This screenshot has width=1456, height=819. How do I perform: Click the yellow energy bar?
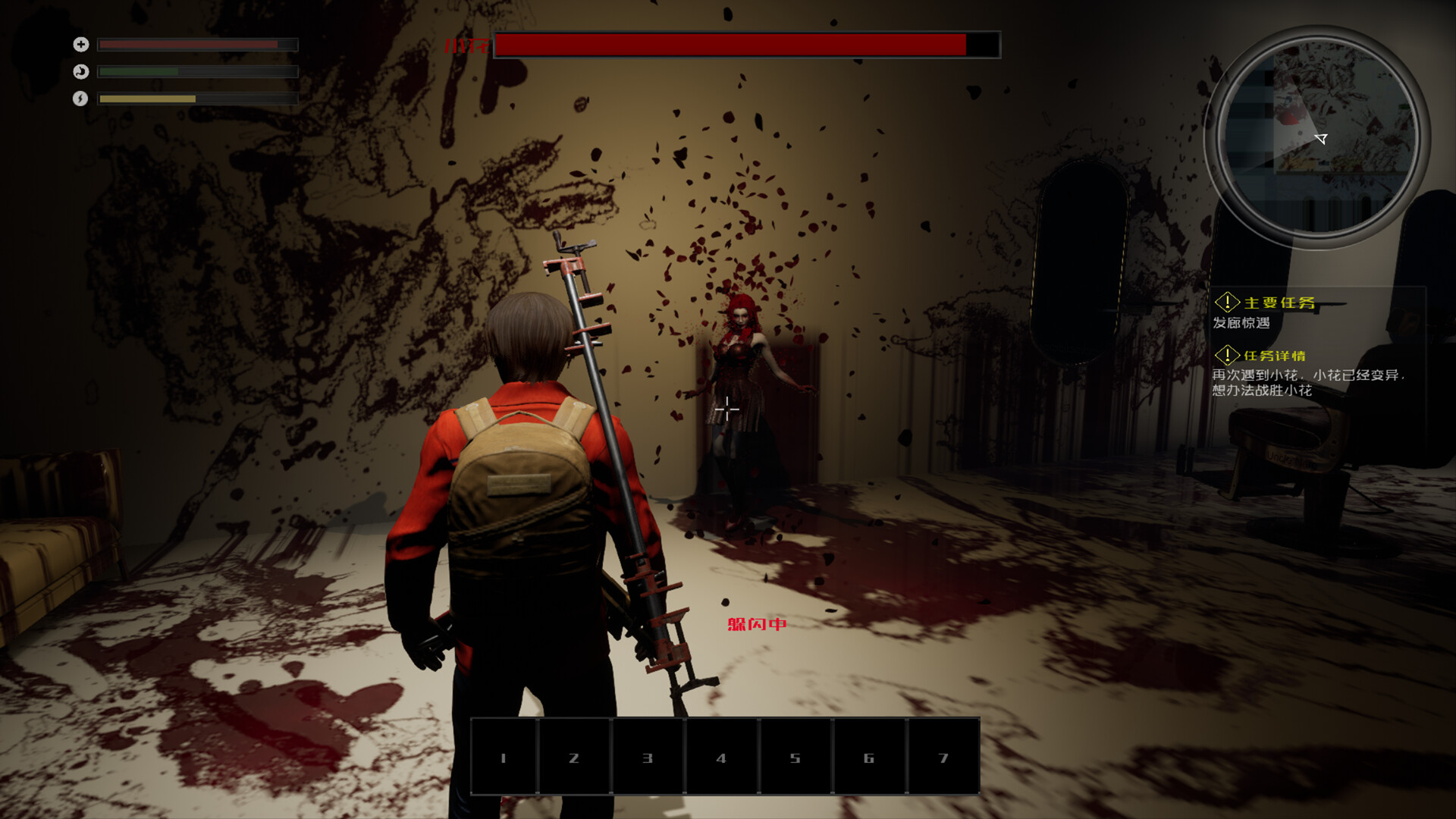pyautogui.click(x=148, y=99)
